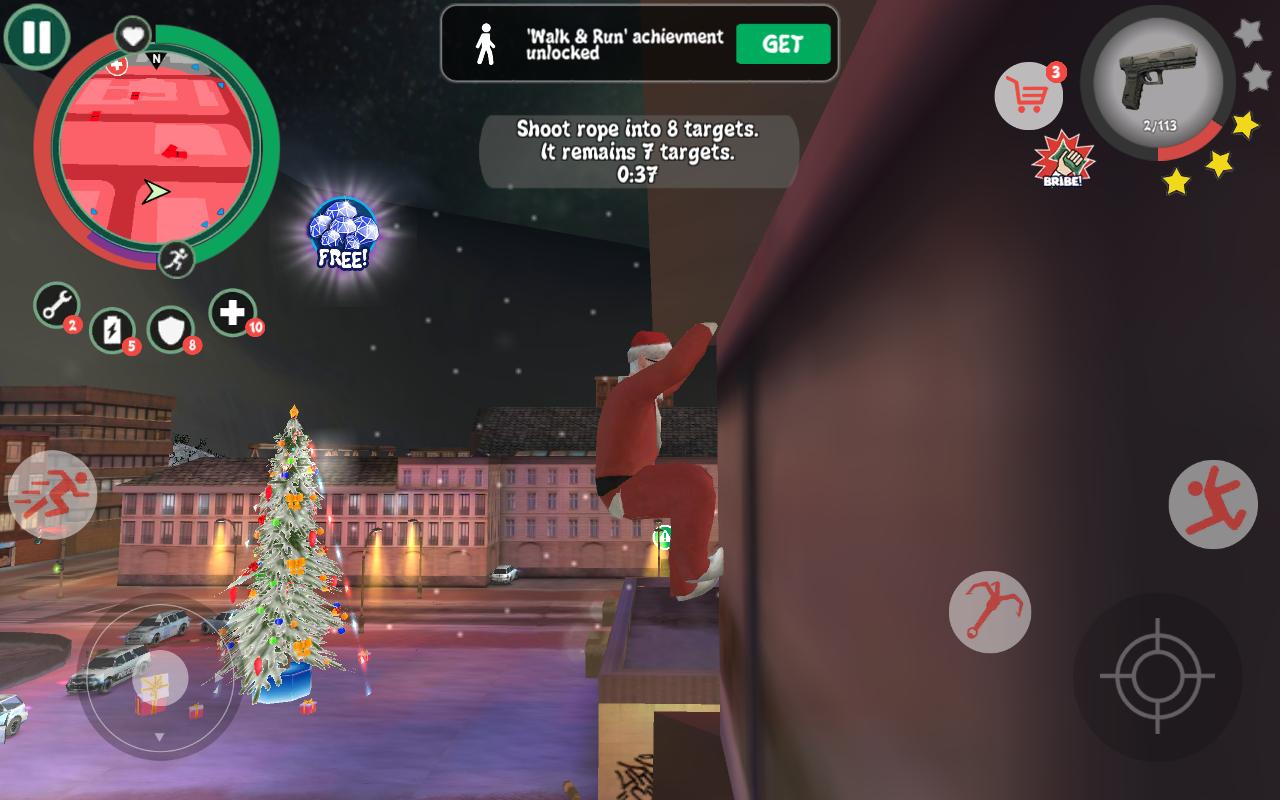Use the shield armor item

click(x=172, y=330)
